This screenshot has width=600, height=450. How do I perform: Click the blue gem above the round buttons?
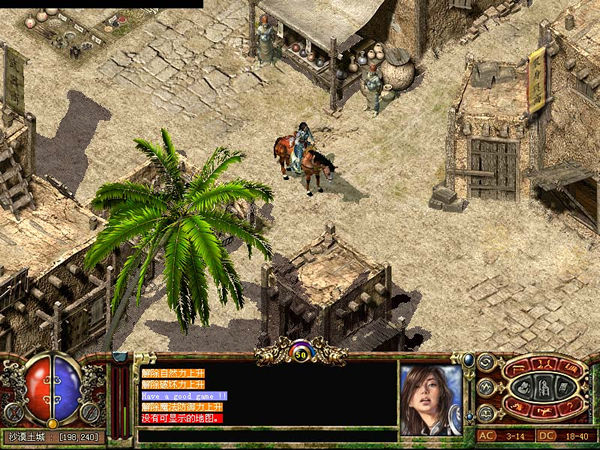tap(468, 357)
